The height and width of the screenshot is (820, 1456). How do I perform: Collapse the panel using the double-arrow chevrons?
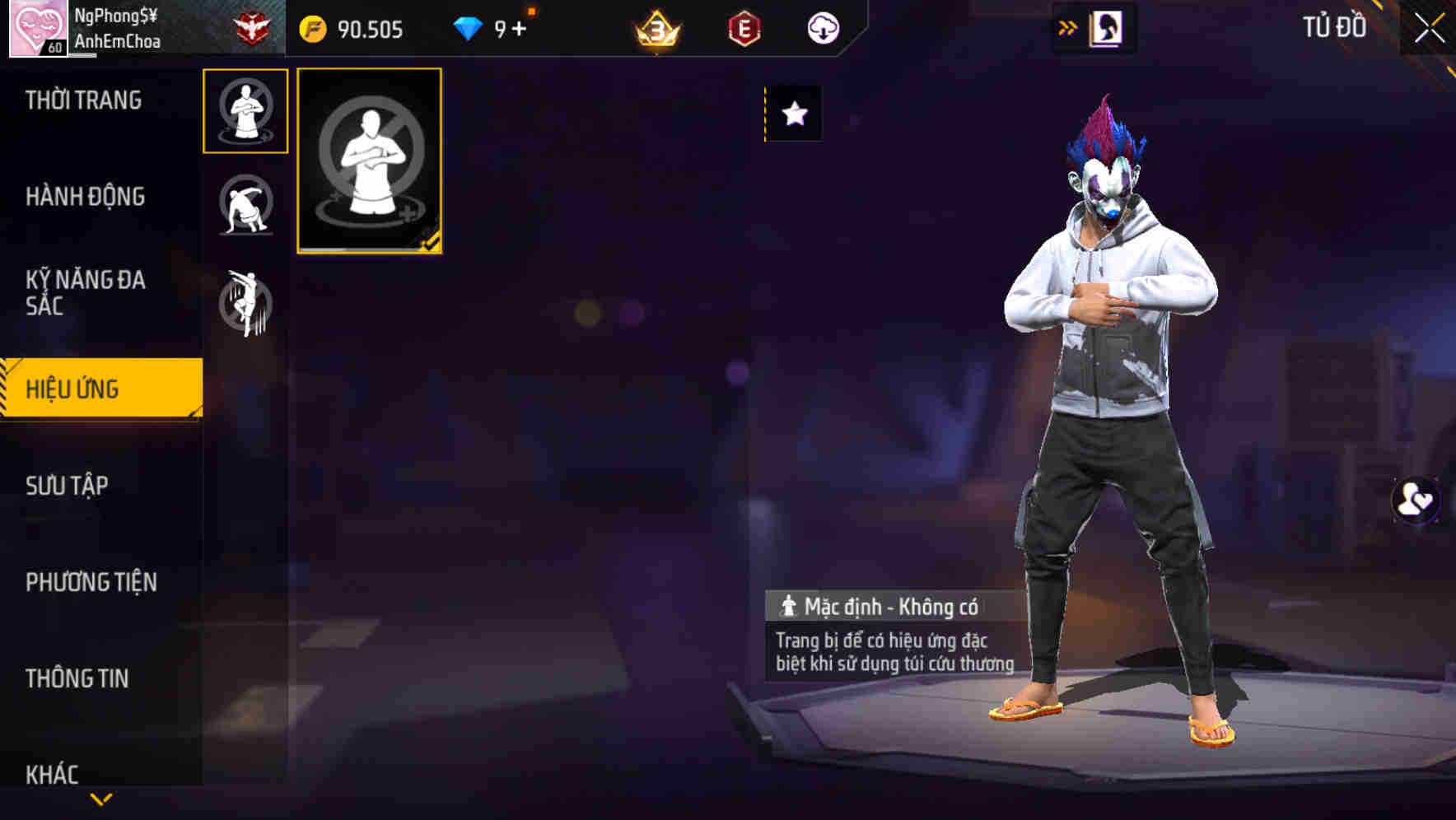point(1068,26)
